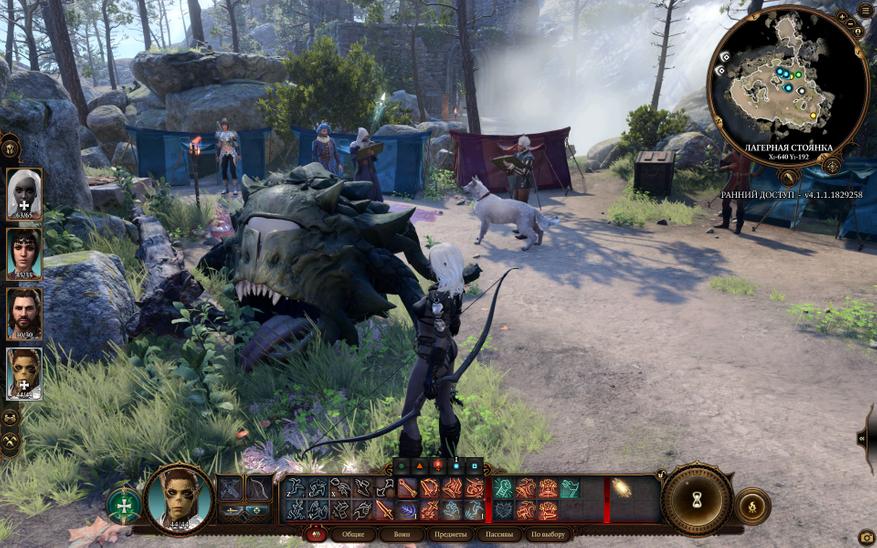Select the ranged bow weapon slot

point(258,488)
